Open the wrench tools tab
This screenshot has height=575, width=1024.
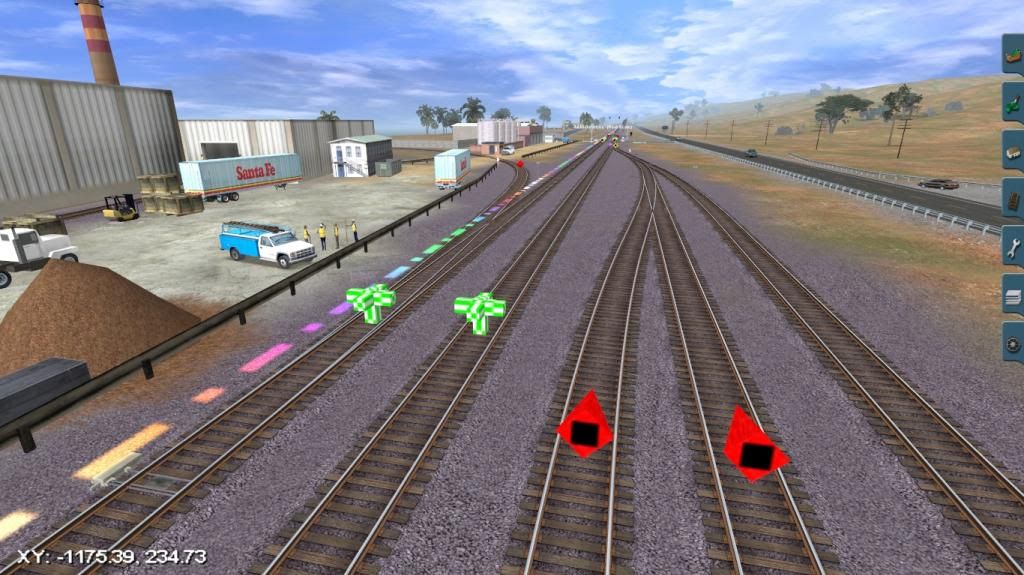point(1013,246)
